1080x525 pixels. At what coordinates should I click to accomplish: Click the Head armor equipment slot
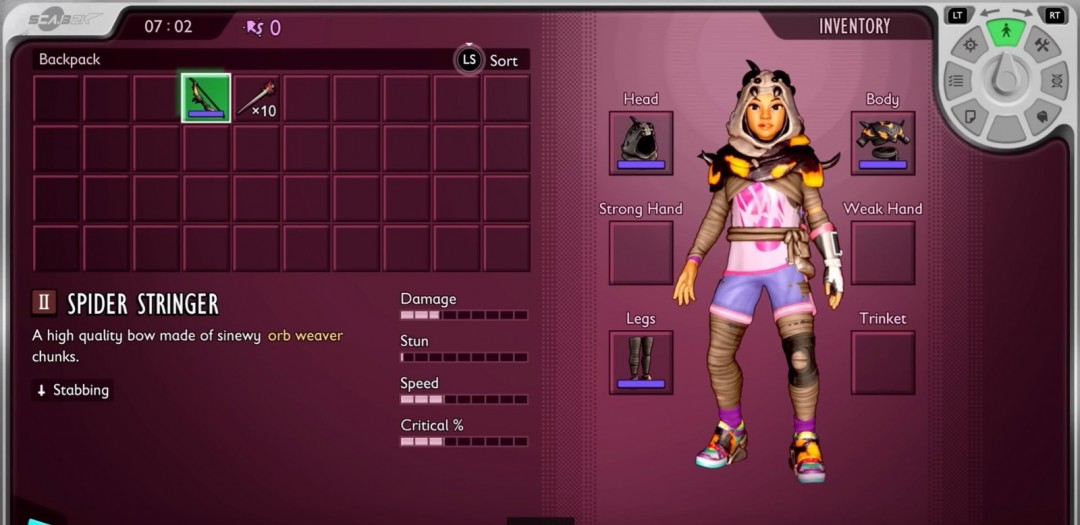[x=641, y=143]
